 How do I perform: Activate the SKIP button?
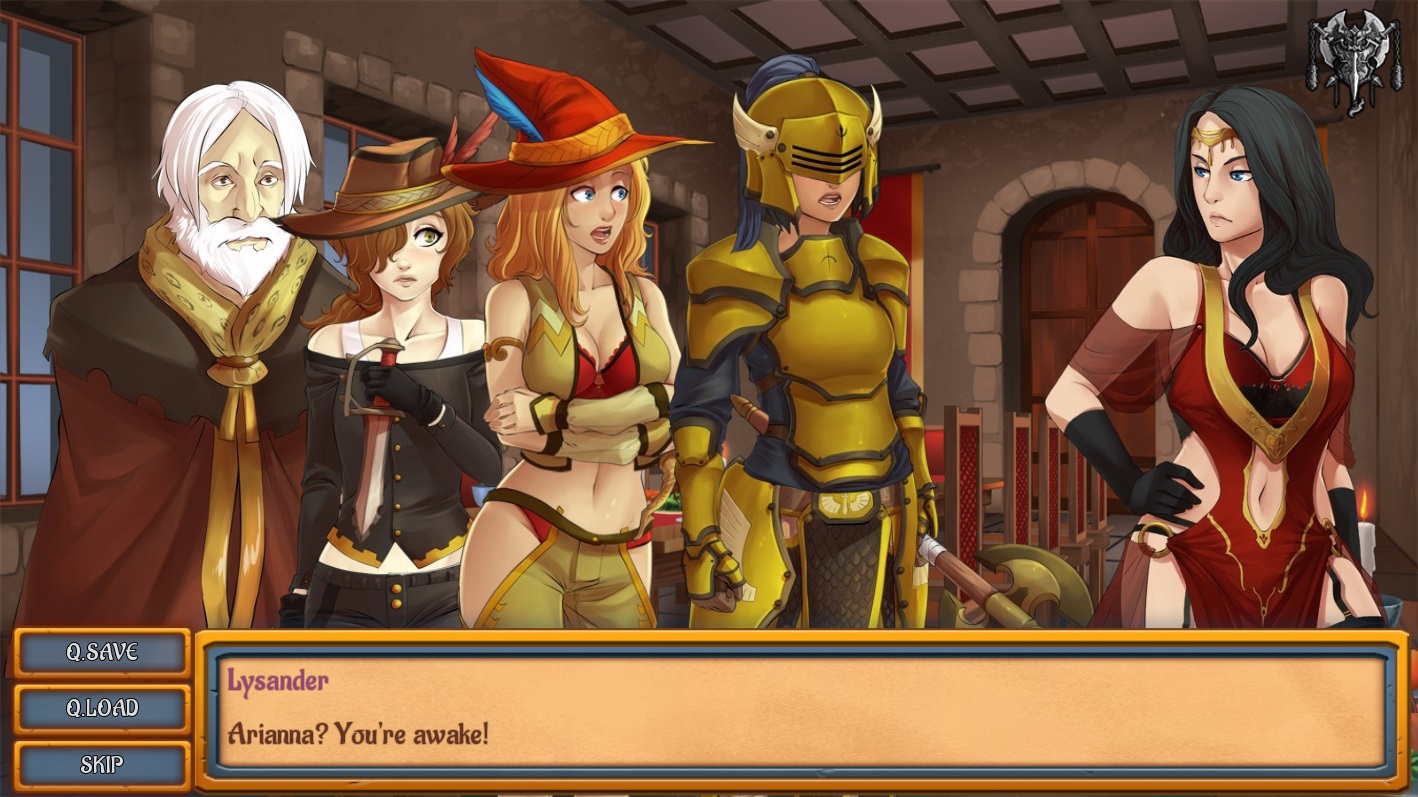tap(102, 765)
